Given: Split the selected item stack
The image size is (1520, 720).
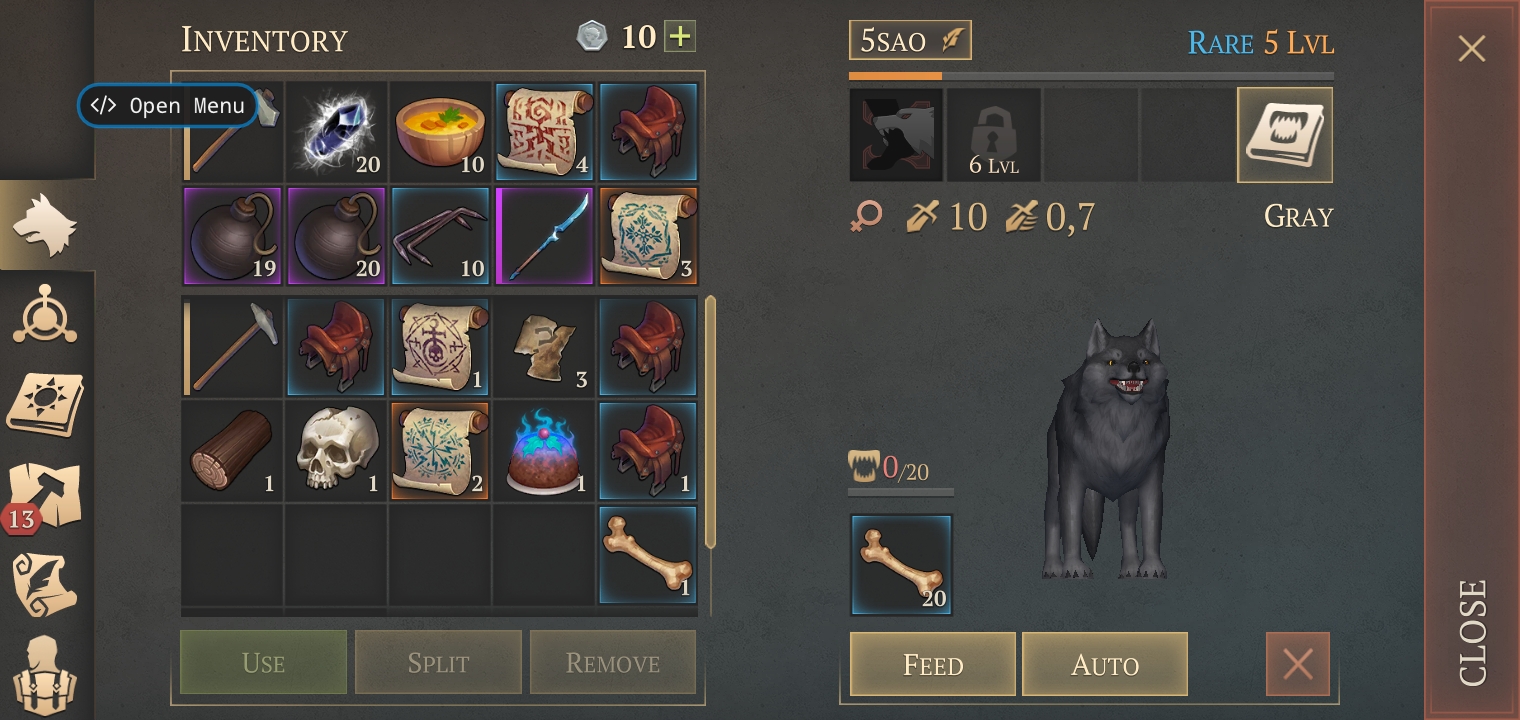Looking at the screenshot, I should pyautogui.click(x=438, y=662).
